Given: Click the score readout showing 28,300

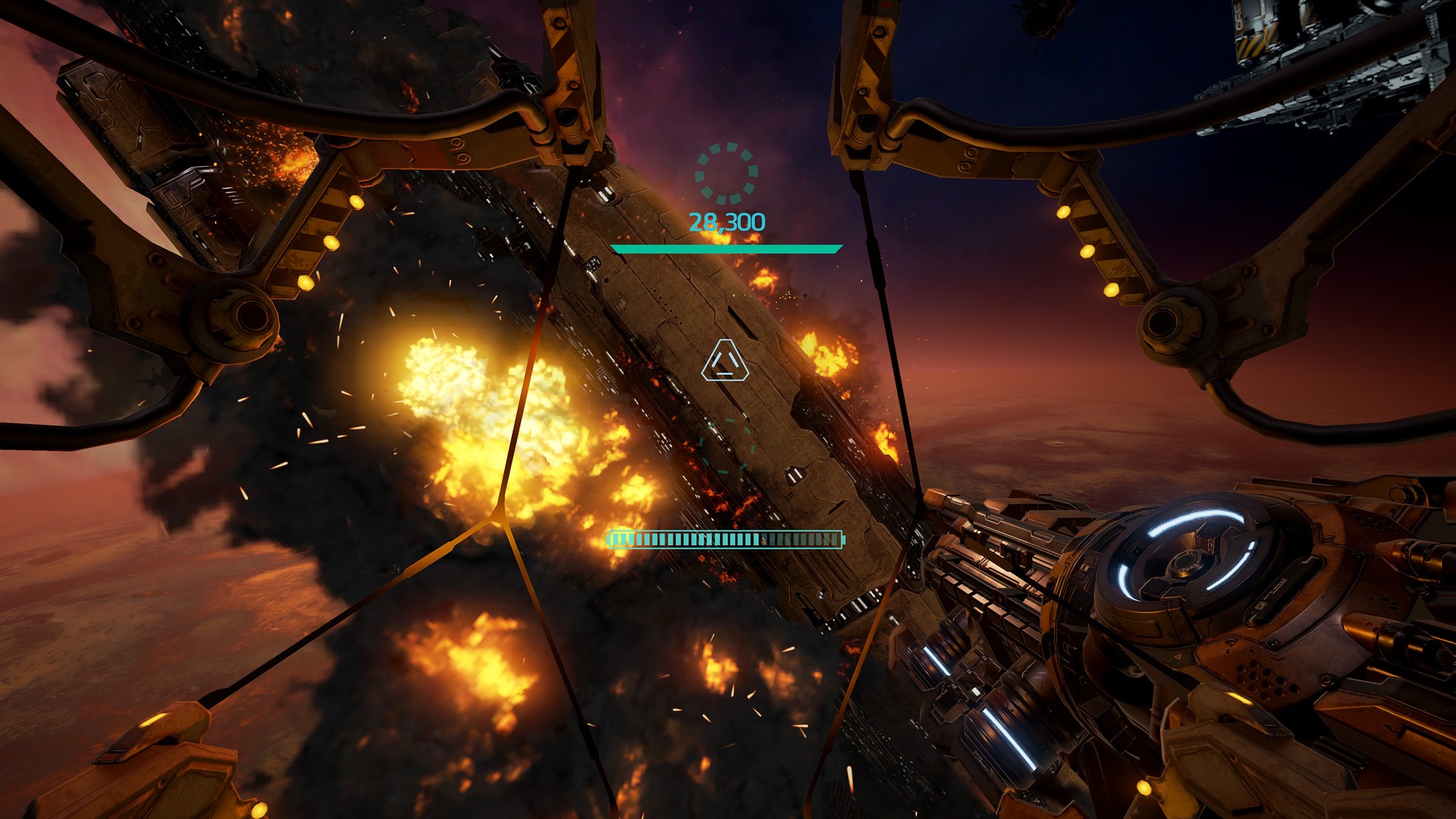Looking at the screenshot, I should pos(726,222).
